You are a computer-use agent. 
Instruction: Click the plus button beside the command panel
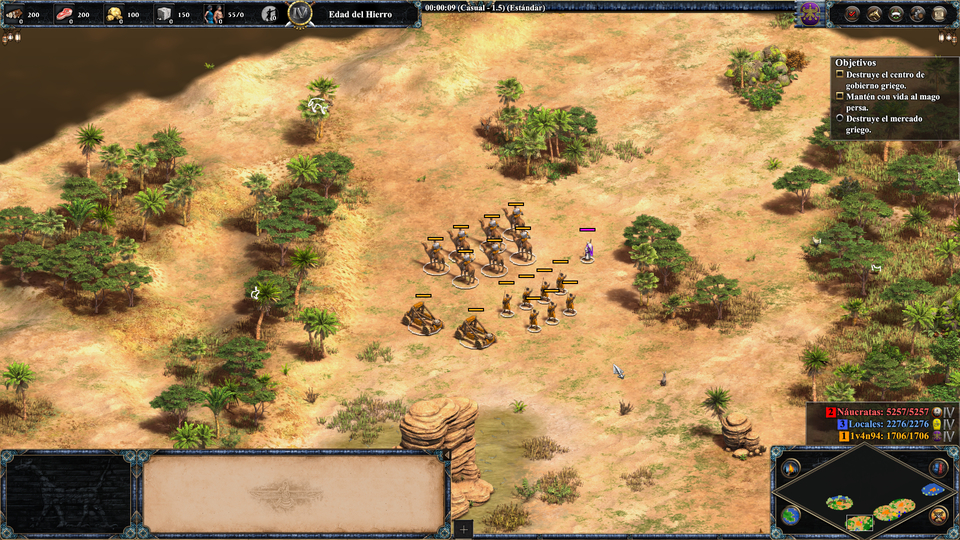coord(463,528)
